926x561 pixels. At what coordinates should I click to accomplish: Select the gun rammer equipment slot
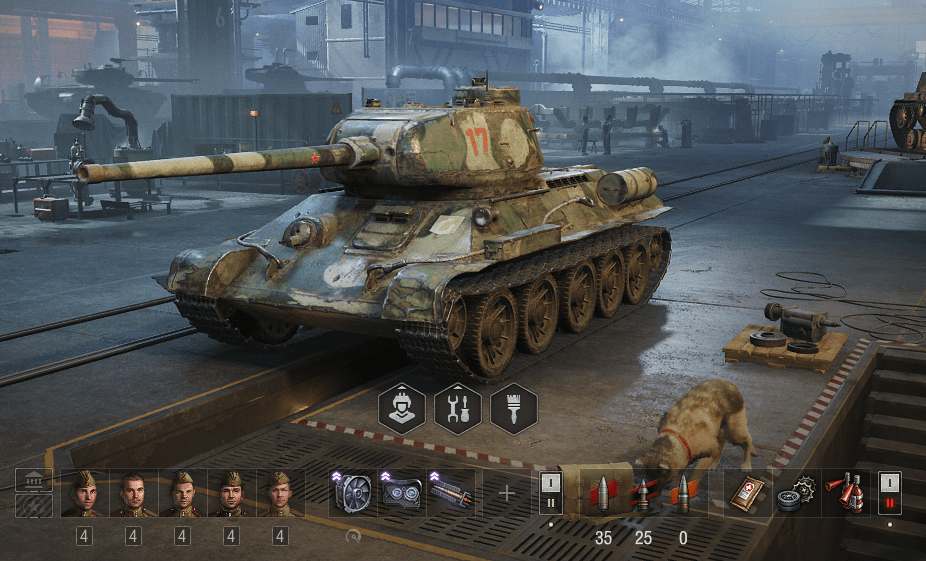coord(451,493)
